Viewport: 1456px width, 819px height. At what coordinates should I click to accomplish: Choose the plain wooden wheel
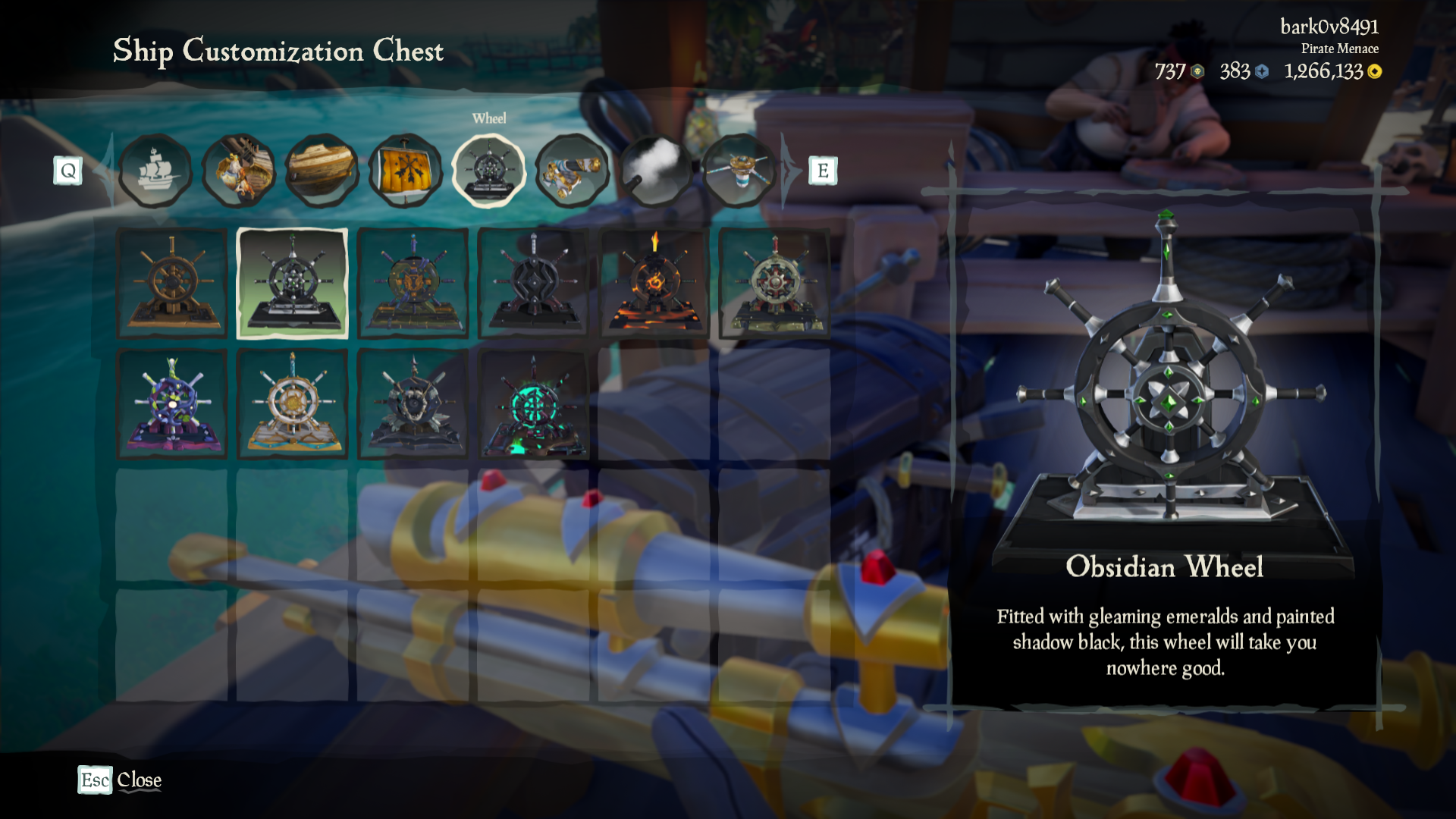click(172, 282)
